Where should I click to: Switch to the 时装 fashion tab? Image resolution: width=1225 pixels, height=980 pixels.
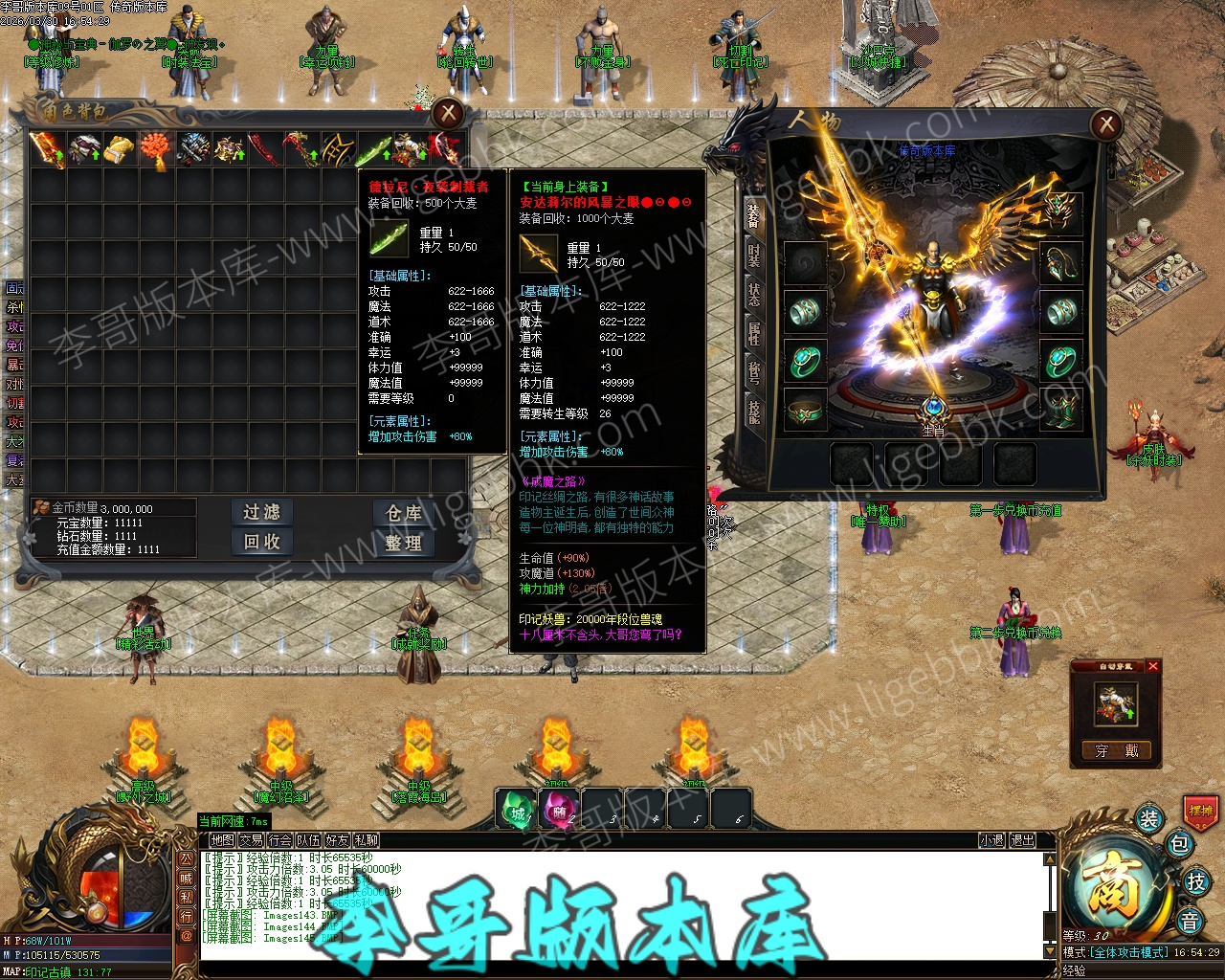754,255
